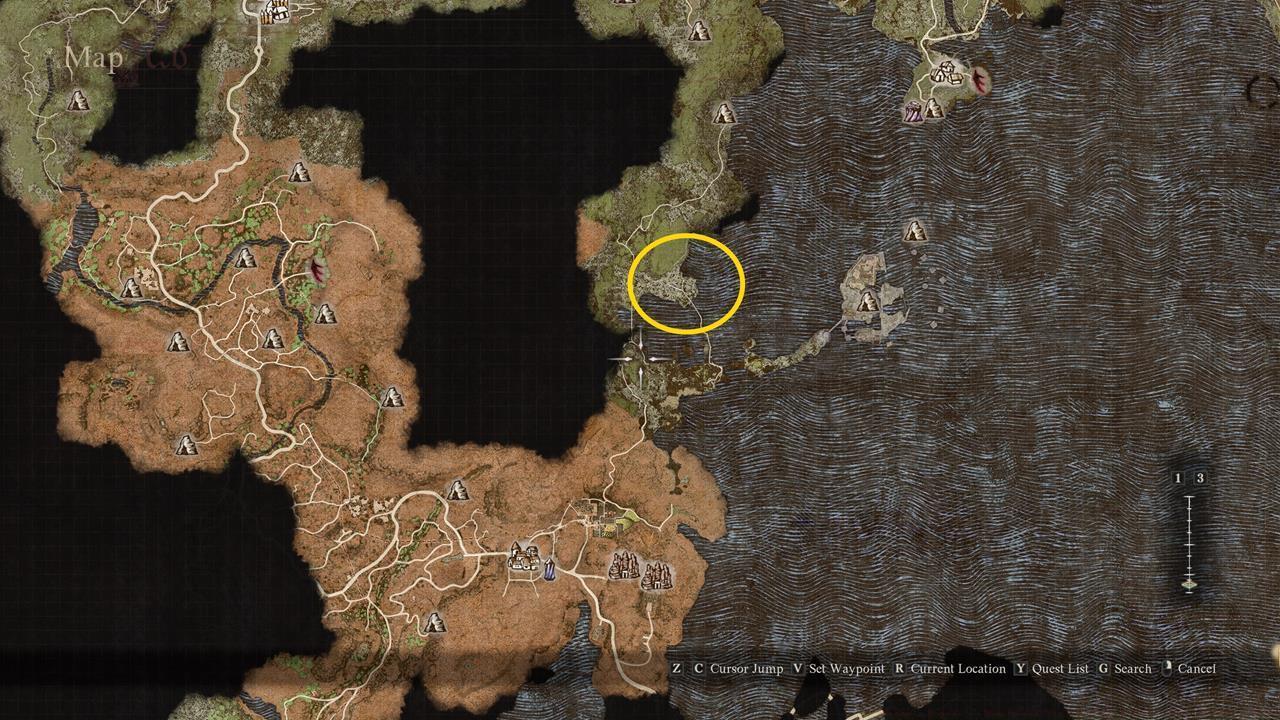Select the campsite icon north of the yellow circle
Viewport: 1280px width, 720px height.
point(724,114)
